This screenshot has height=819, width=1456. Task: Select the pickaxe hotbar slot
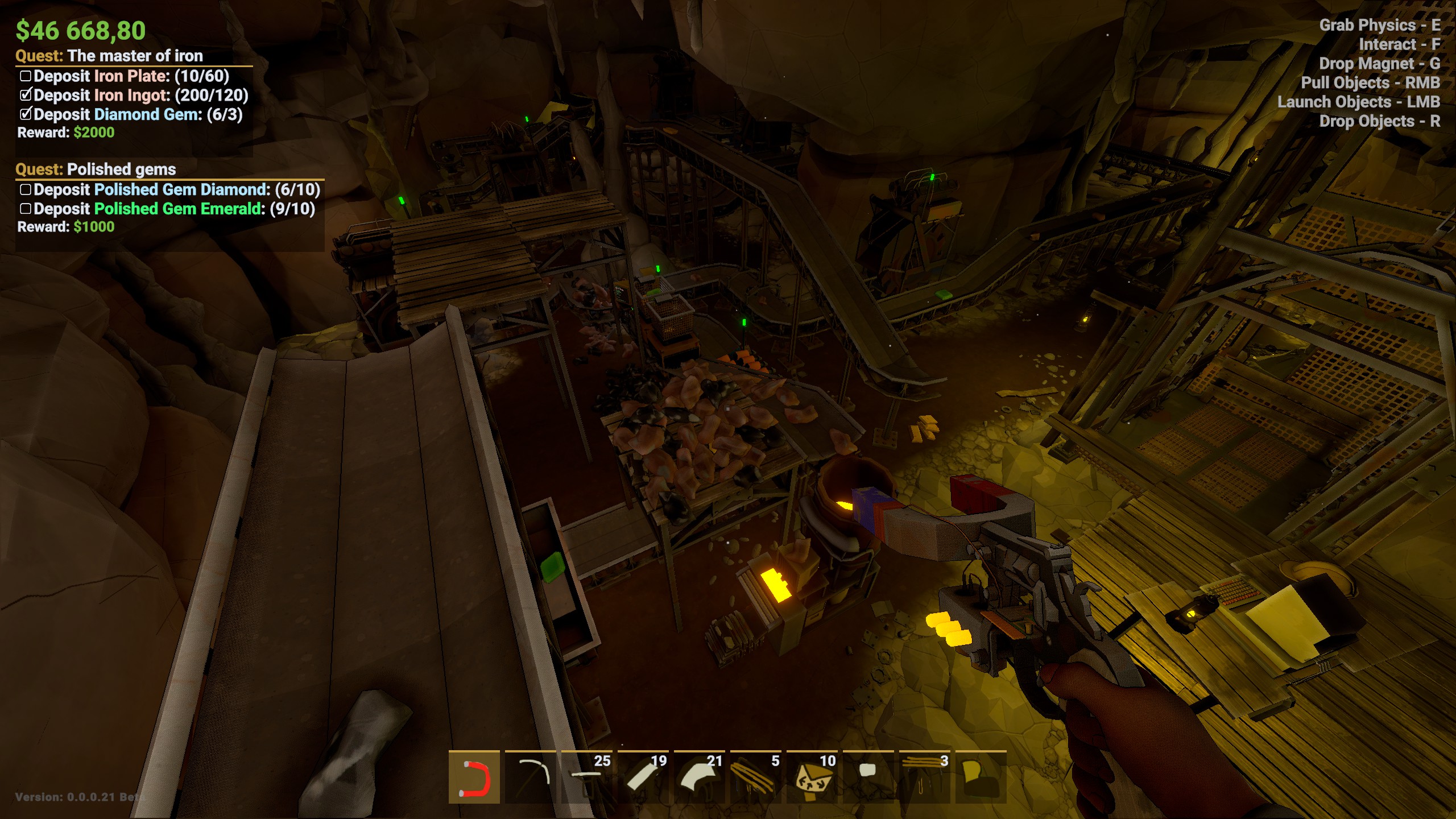click(530, 777)
